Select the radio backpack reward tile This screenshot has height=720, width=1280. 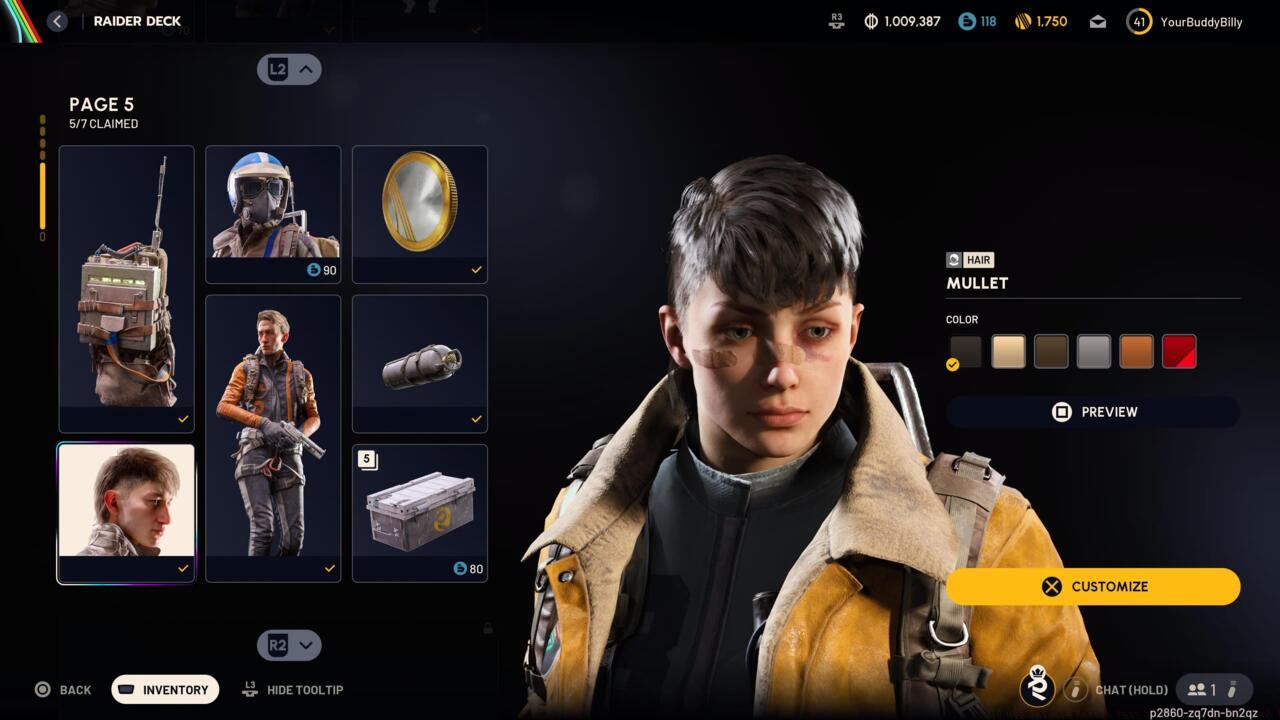[x=126, y=288]
